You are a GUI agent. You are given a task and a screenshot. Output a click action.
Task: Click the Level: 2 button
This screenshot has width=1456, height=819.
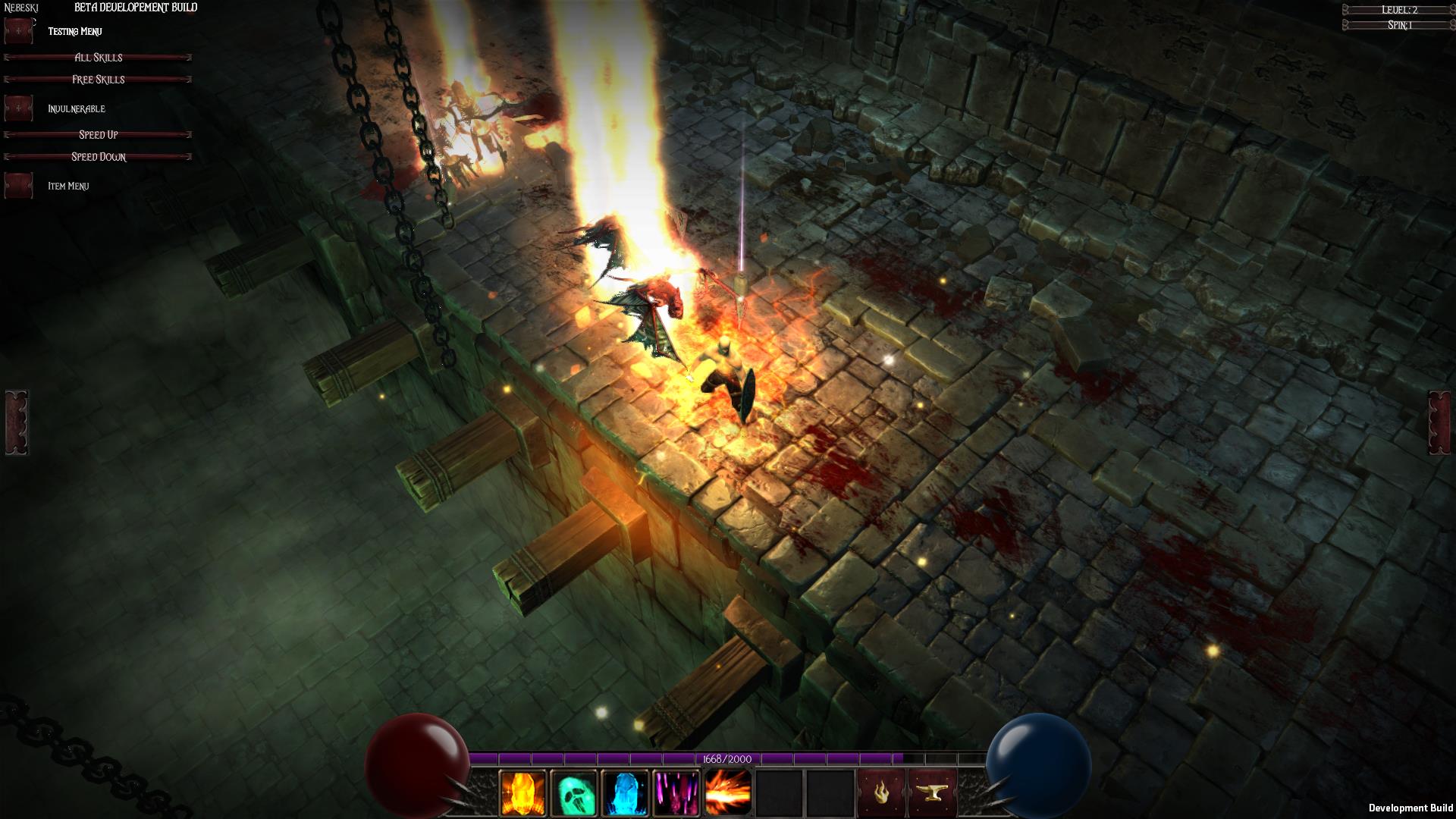(x=1399, y=10)
